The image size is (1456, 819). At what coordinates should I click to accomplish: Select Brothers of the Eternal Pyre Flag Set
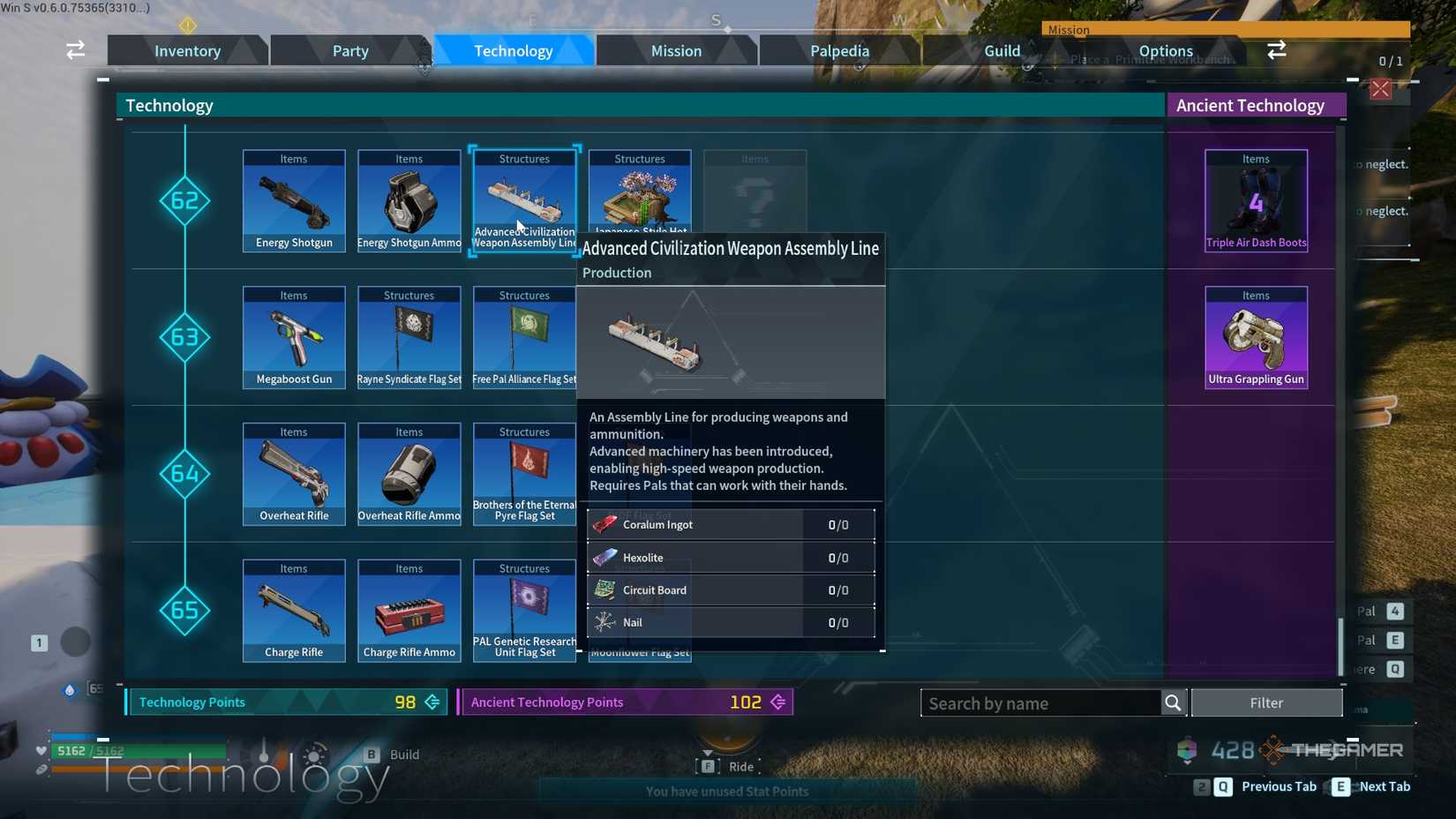tap(524, 472)
